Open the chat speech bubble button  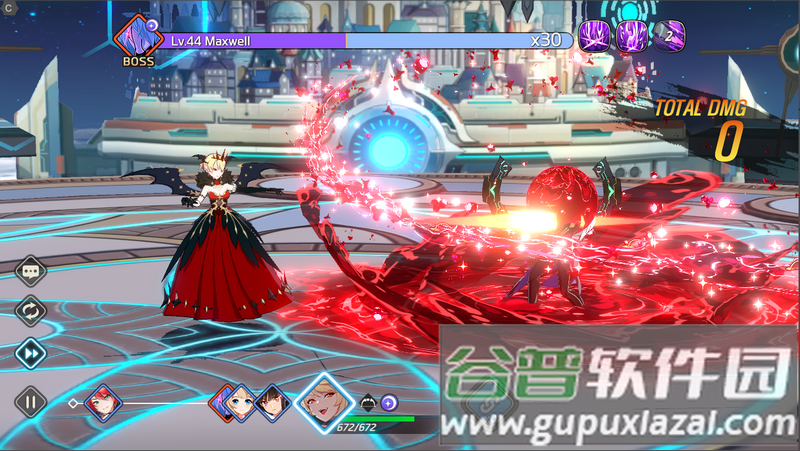pos(31,269)
